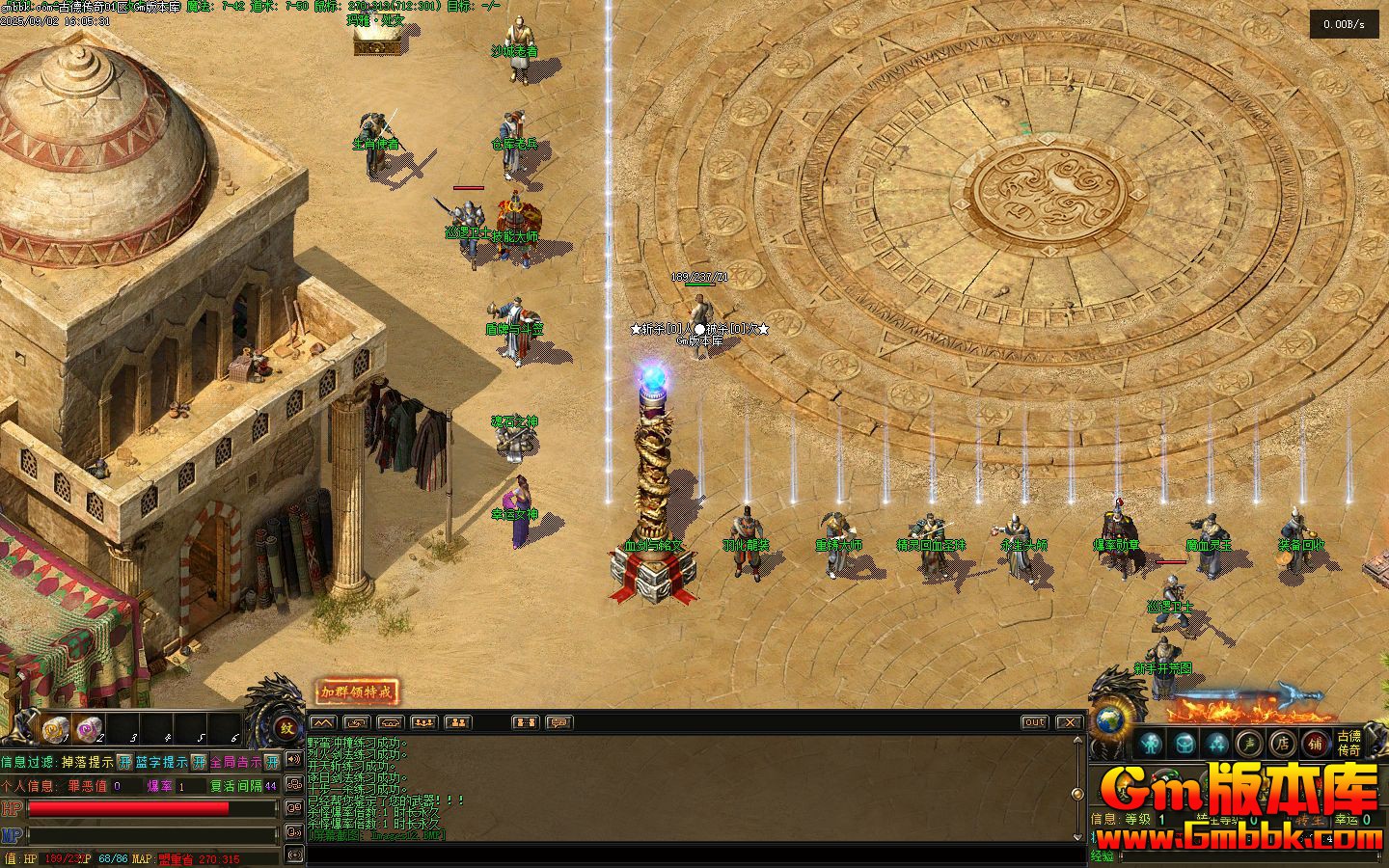Open the 店 shop button

(1283, 744)
